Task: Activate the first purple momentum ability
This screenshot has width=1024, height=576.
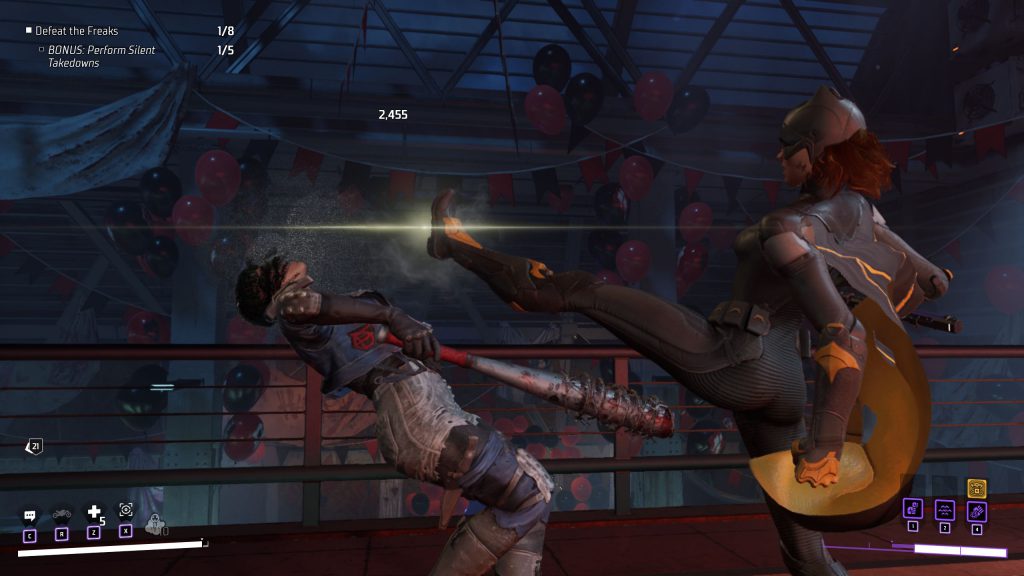Action: (912, 509)
